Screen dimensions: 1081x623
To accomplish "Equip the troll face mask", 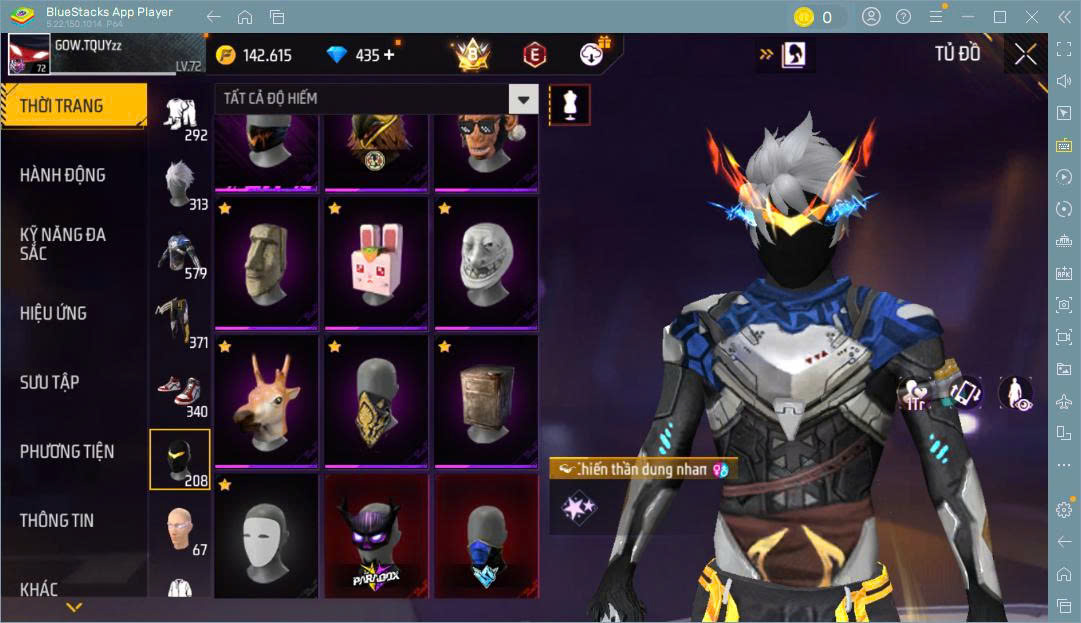I will 486,264.
